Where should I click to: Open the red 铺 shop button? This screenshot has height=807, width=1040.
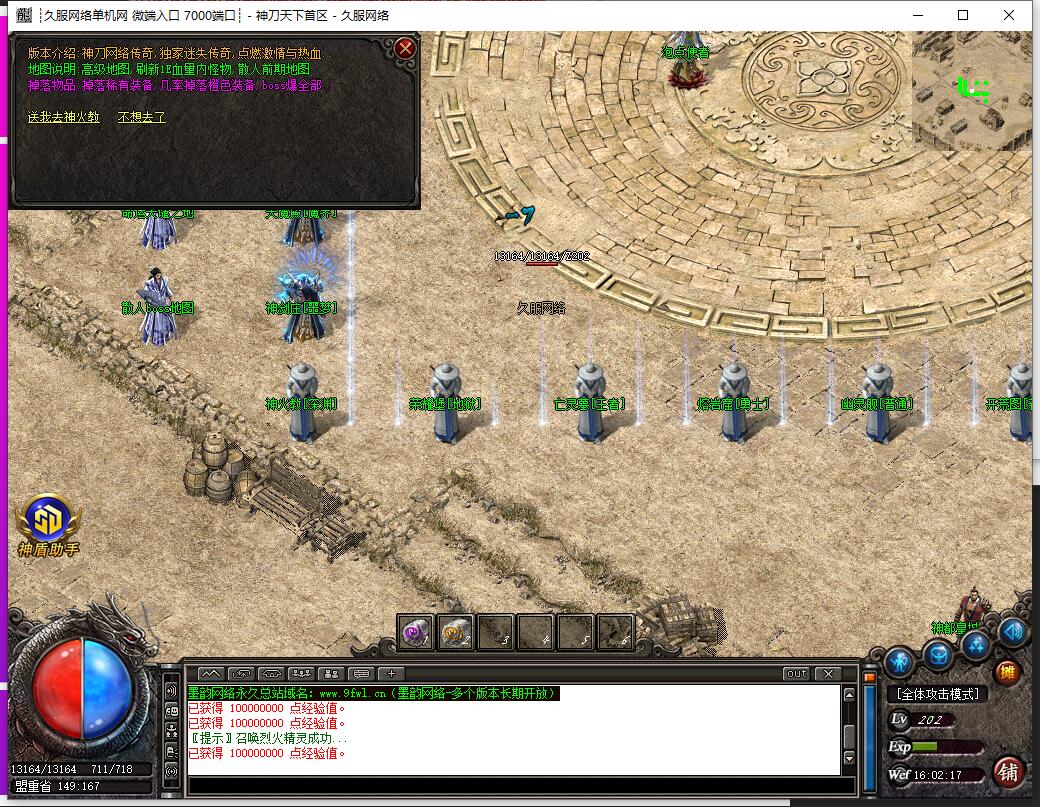(x=1008, y=771)
